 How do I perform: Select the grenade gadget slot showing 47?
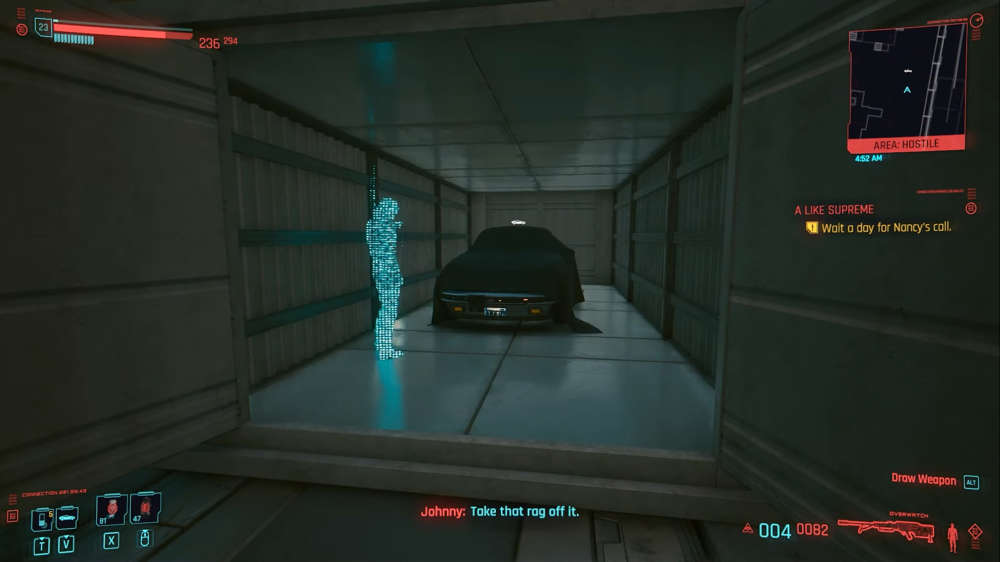coord(144,508)
